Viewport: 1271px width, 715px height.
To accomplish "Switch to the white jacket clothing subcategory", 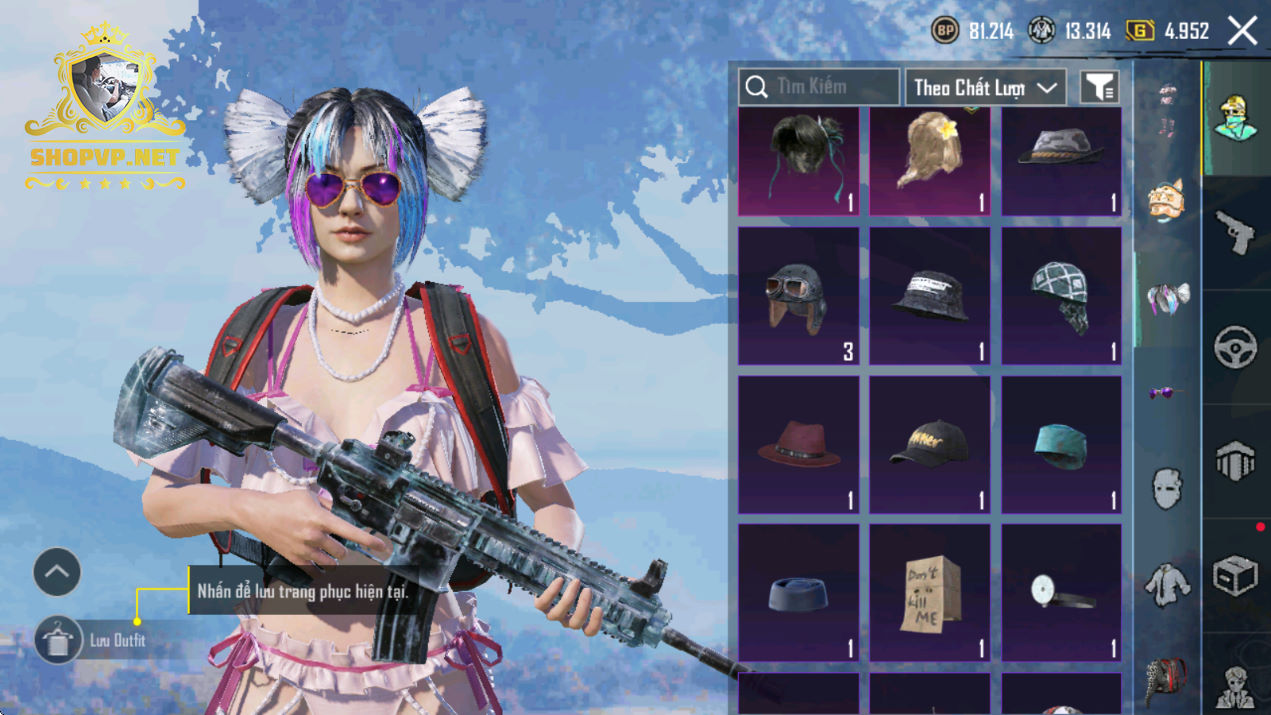I will (x=1166, y=583).
